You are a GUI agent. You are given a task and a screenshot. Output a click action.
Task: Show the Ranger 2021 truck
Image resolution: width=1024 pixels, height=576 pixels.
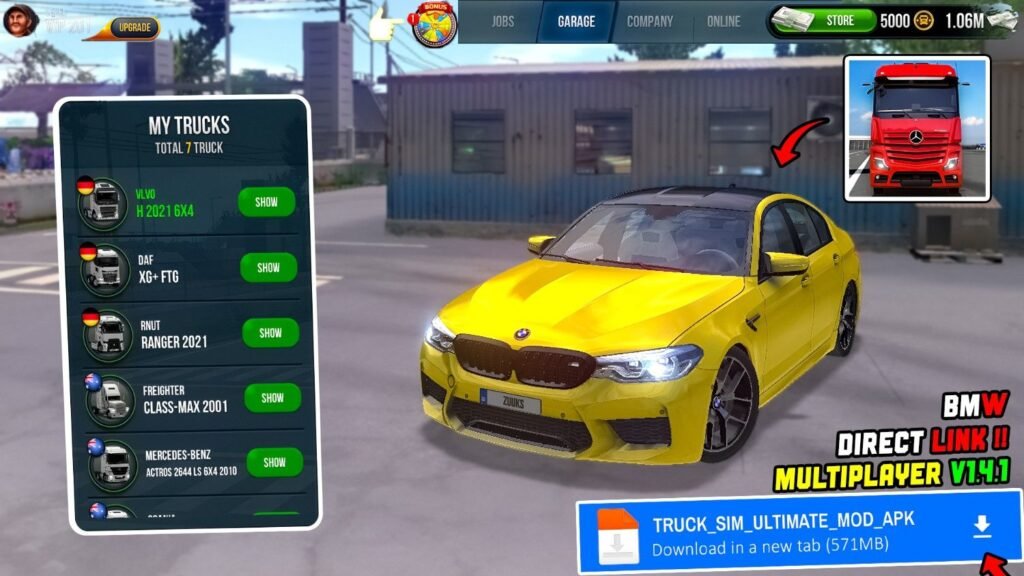[x=270, y=332]
